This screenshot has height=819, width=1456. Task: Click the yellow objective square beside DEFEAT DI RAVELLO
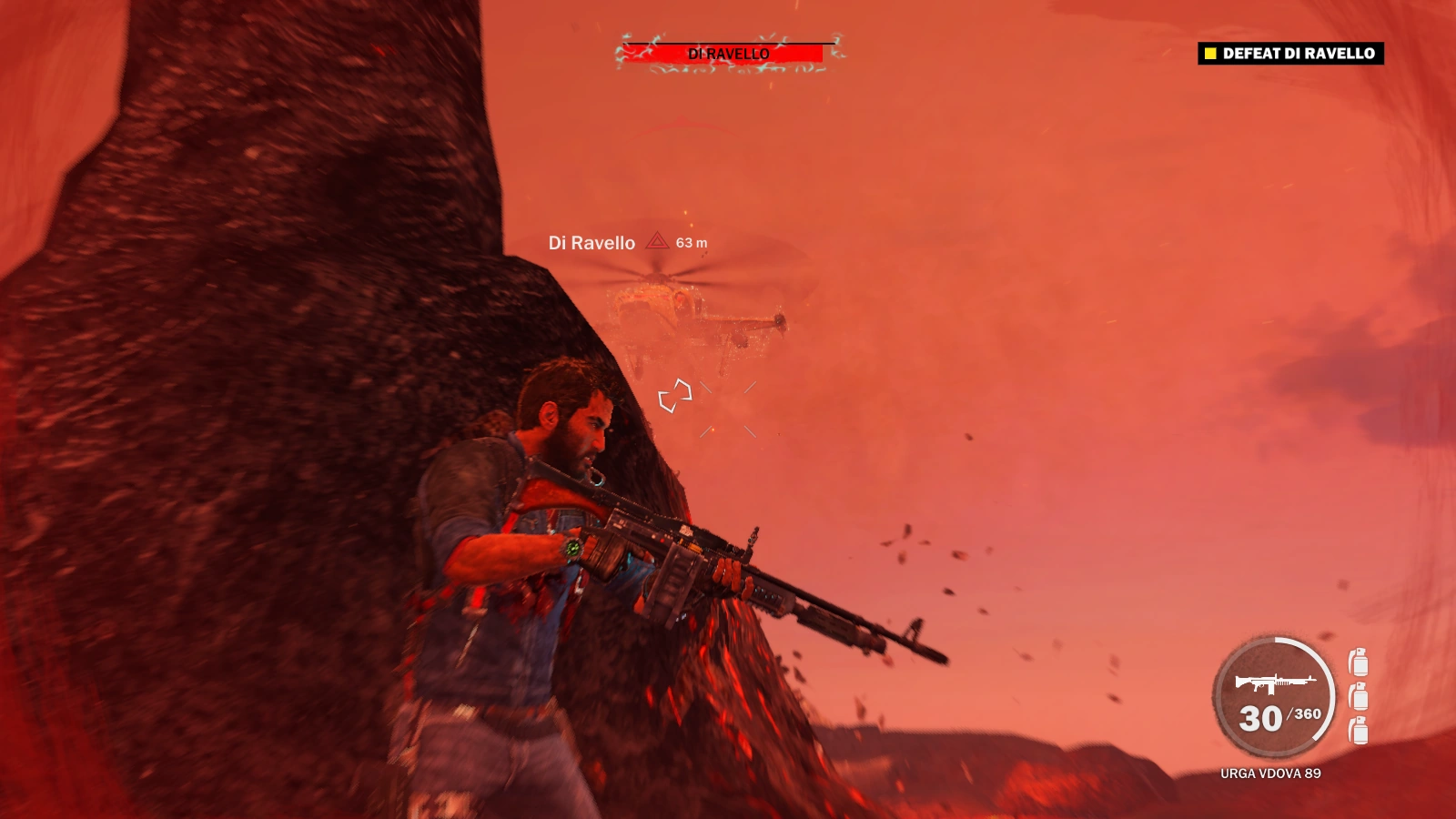[1209, 55]
